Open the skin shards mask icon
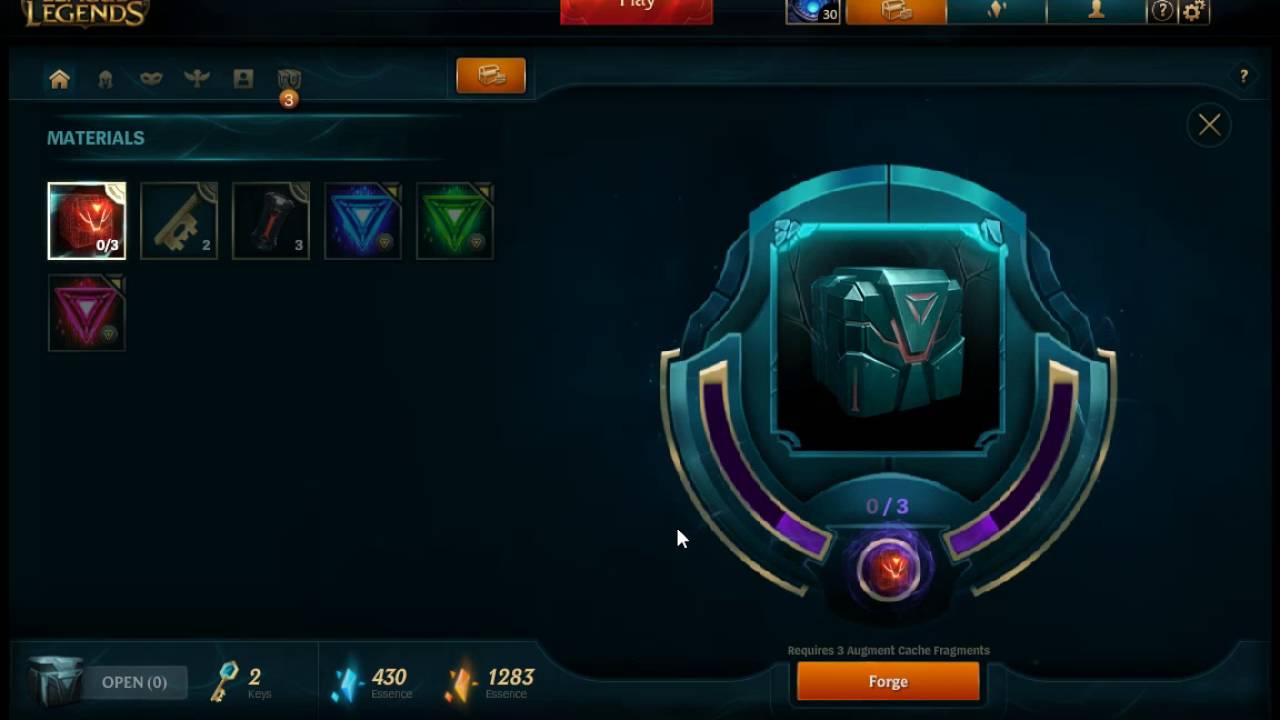The height and width of the screenshot is (720, 1280). [150, 78]
